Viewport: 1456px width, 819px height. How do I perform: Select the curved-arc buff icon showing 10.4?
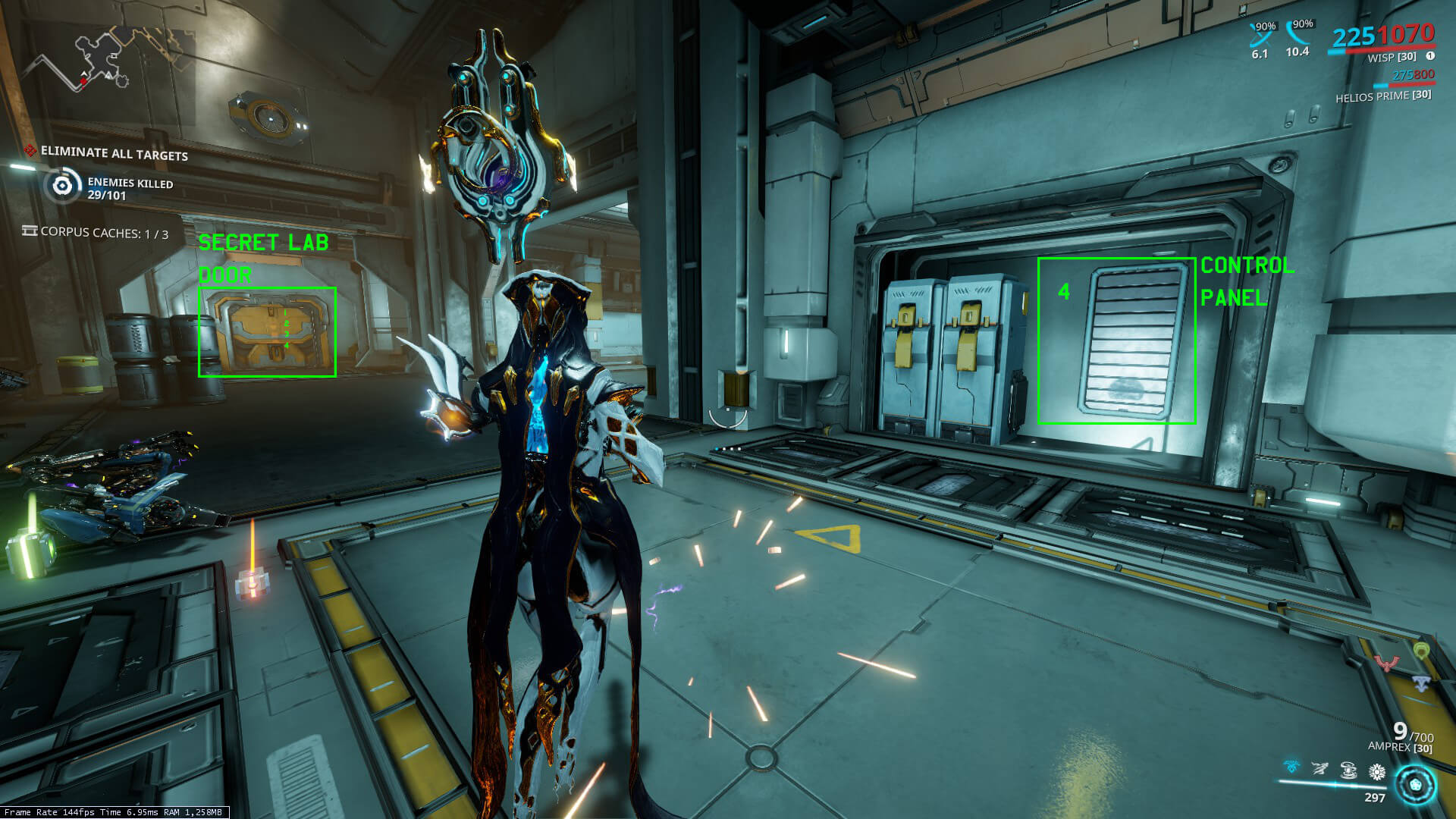pyautogui.click(x=1298, y=33)
